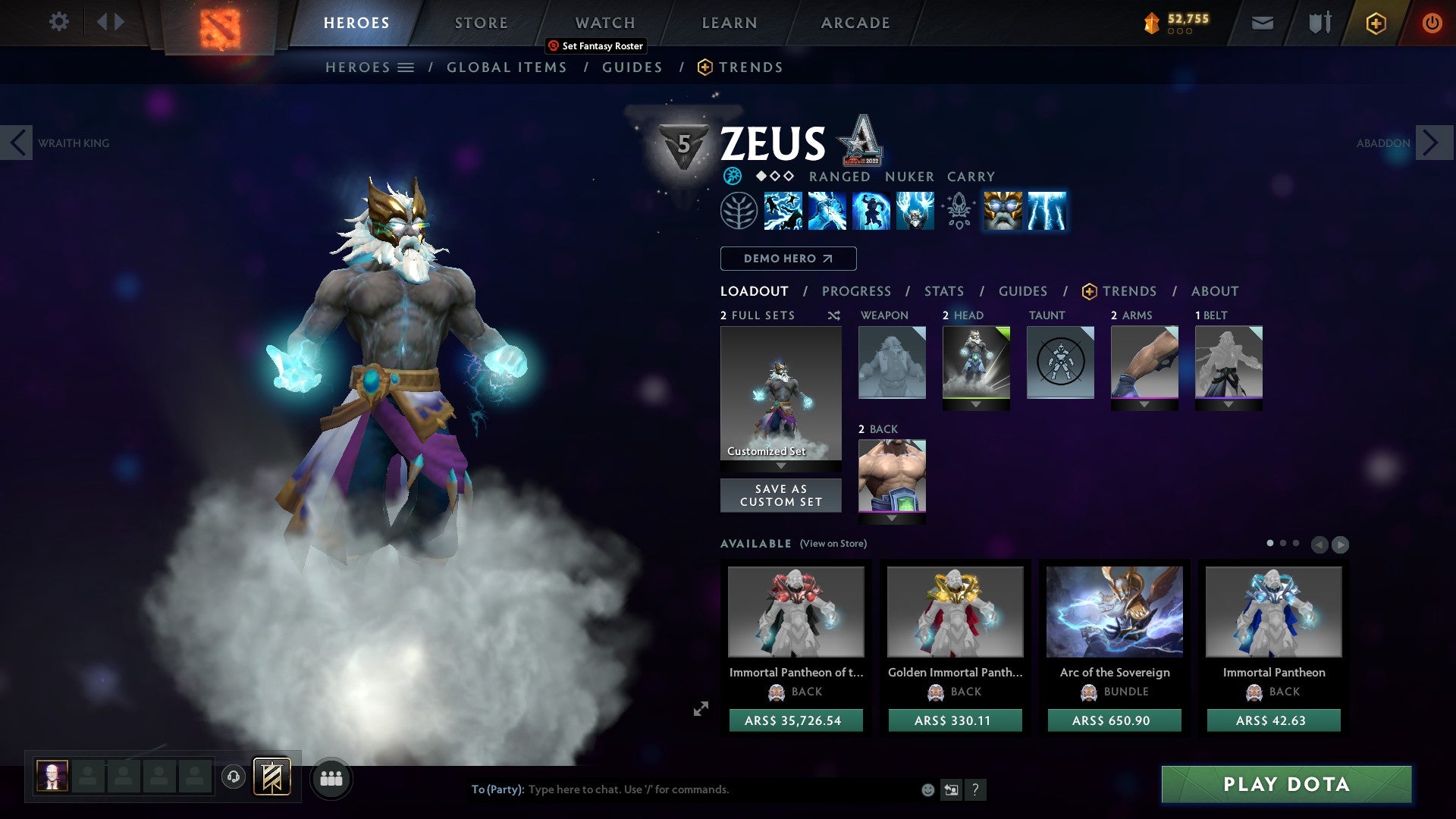Click the Dota Plus icon in the top bar
Viewport: 1456px width, 819px height.
pos(1376,23)
